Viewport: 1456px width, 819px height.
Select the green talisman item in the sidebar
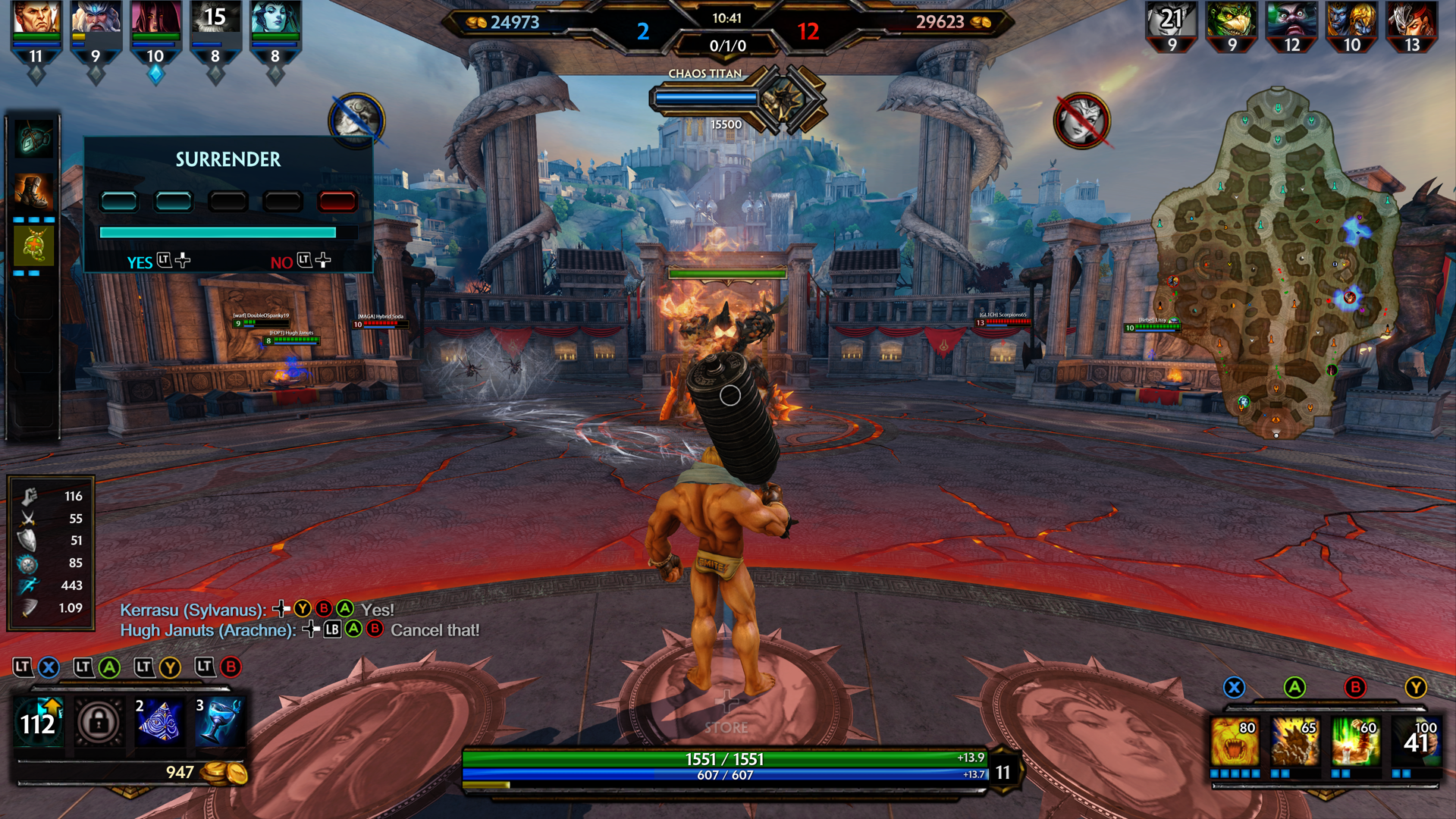(x=33, y=243)
